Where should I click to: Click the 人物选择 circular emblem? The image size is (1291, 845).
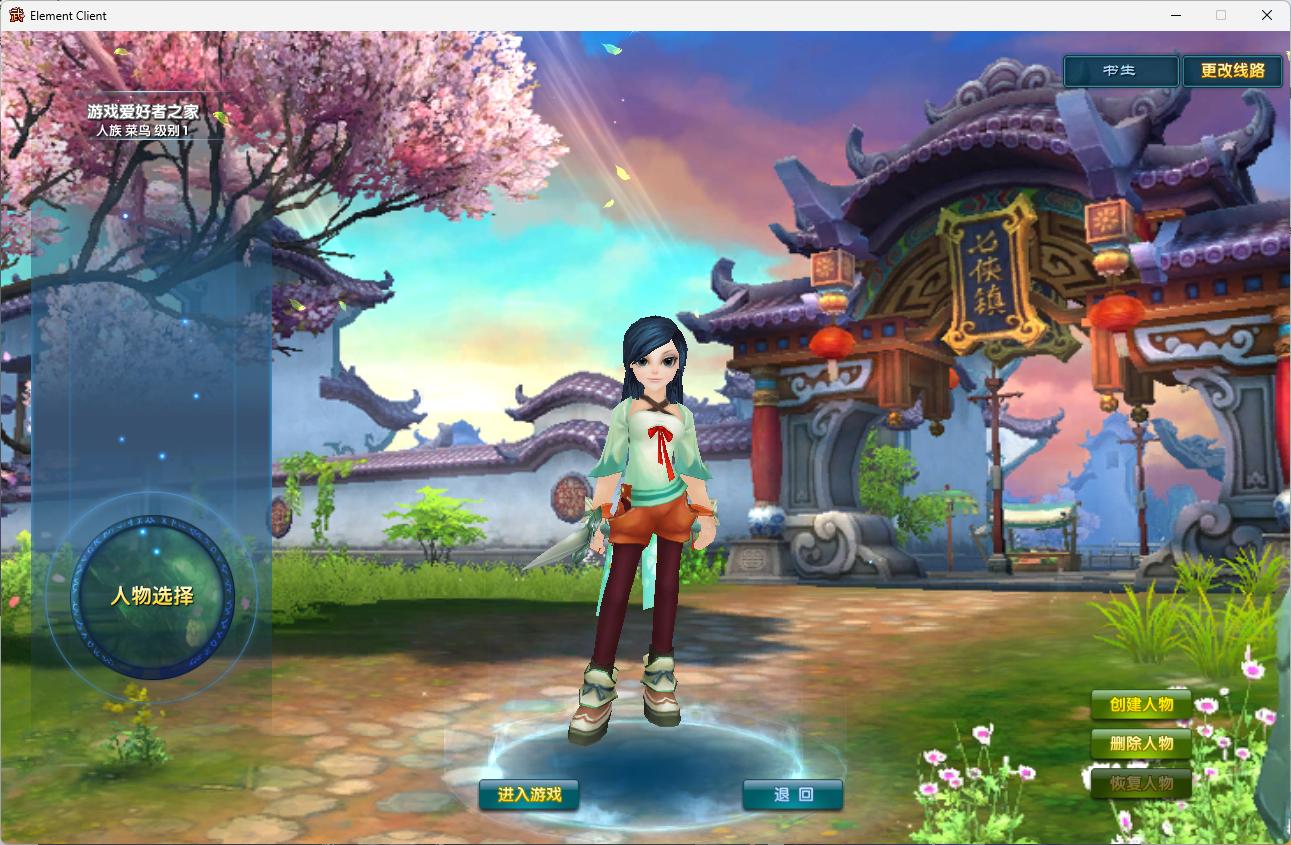point(152,597)
